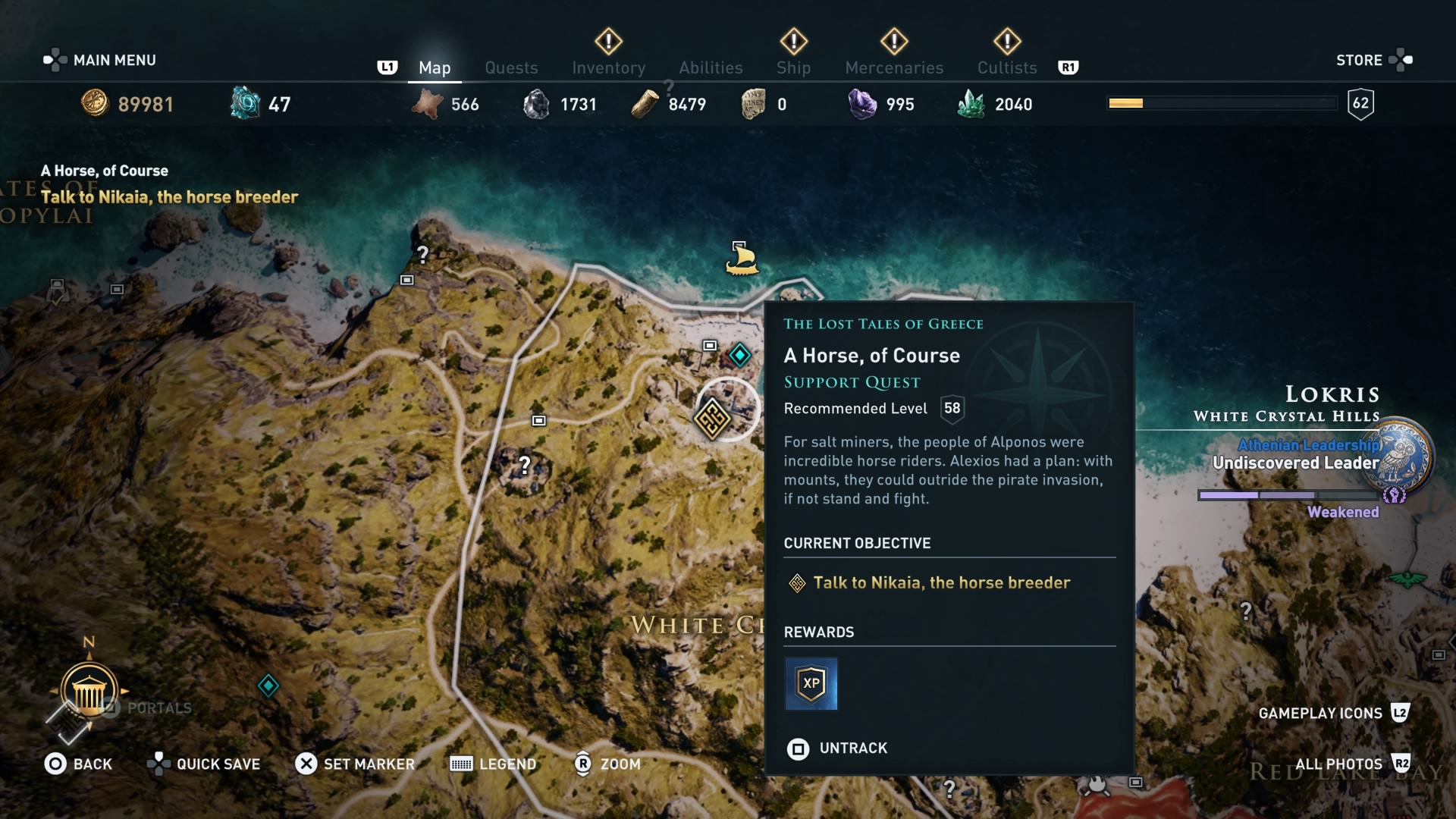Open the Cultists tab
1456x819 pixels.
coord(1006,67)
